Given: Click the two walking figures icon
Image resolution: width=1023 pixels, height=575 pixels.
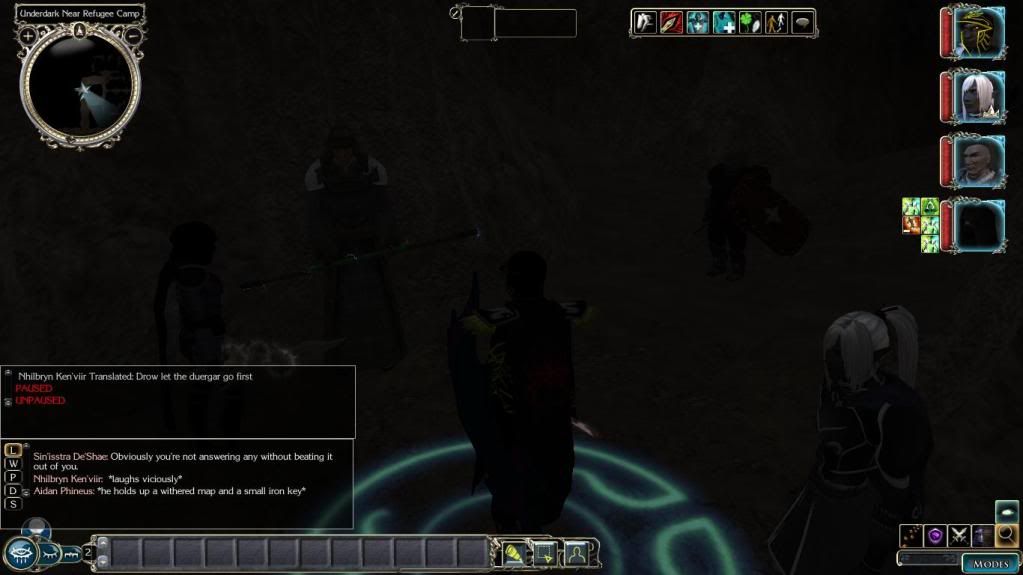Looking at the screenshot, I should [x=776, y=22].
